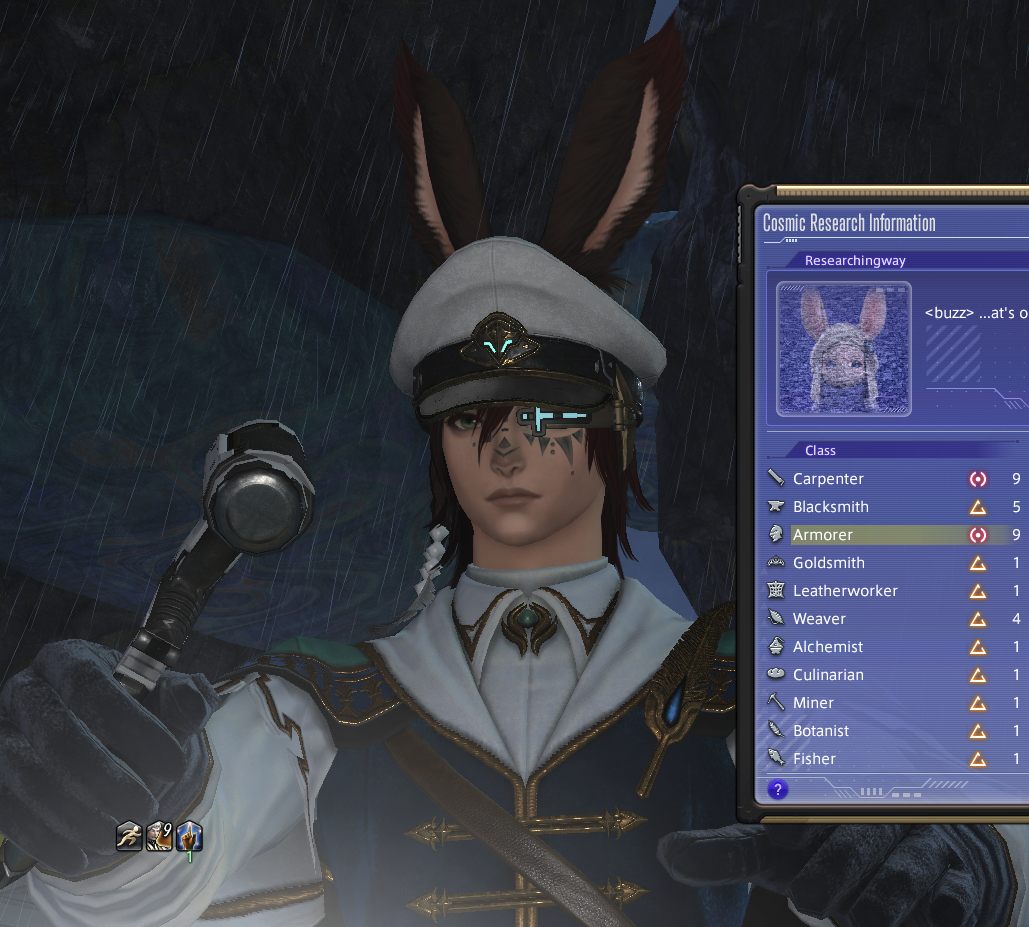Select Weaver from the class list
The height and width of the screenshot is (927, 1029).
point(819,619)
